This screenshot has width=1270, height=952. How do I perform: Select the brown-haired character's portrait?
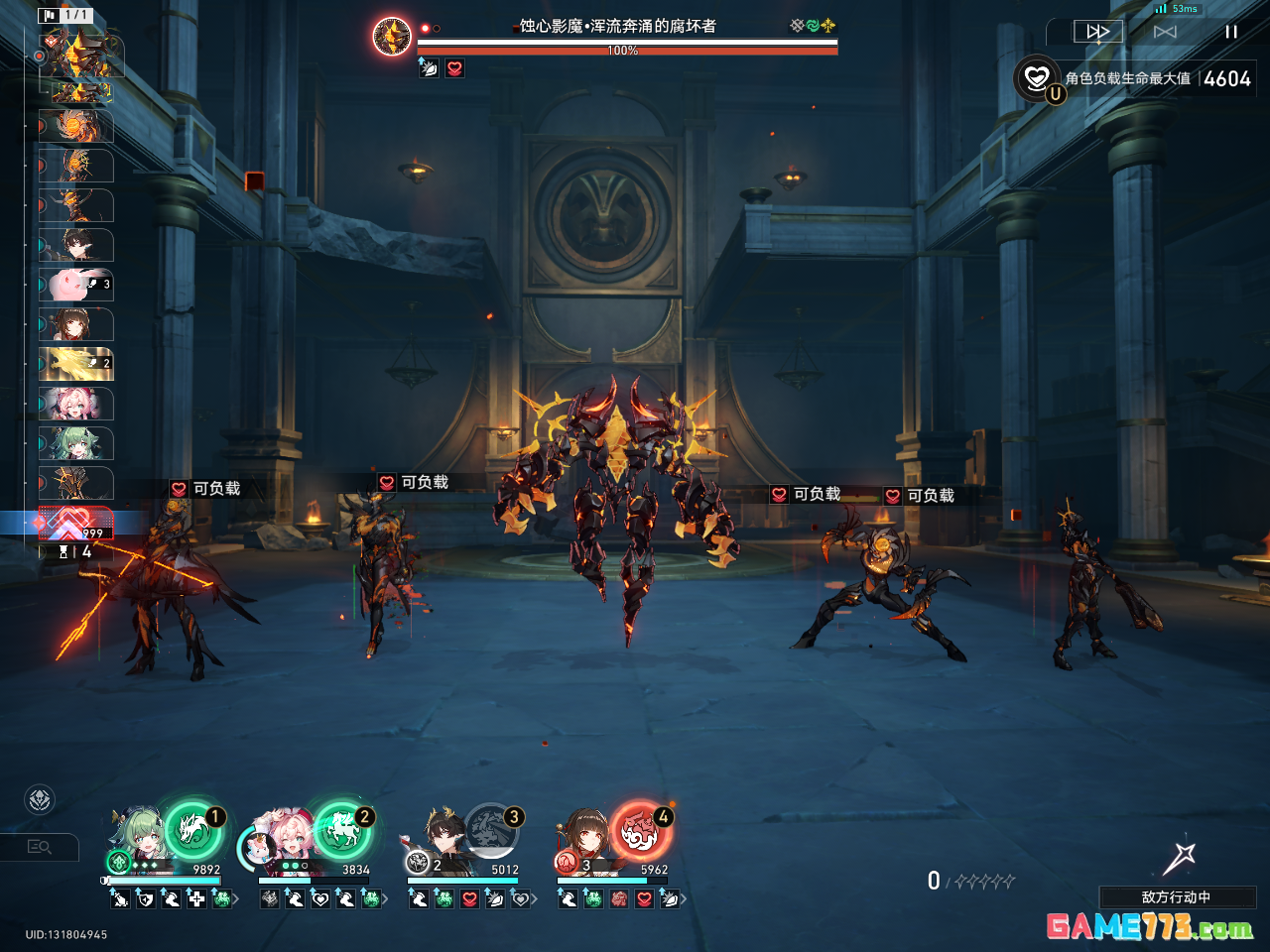tap(585, 836)
